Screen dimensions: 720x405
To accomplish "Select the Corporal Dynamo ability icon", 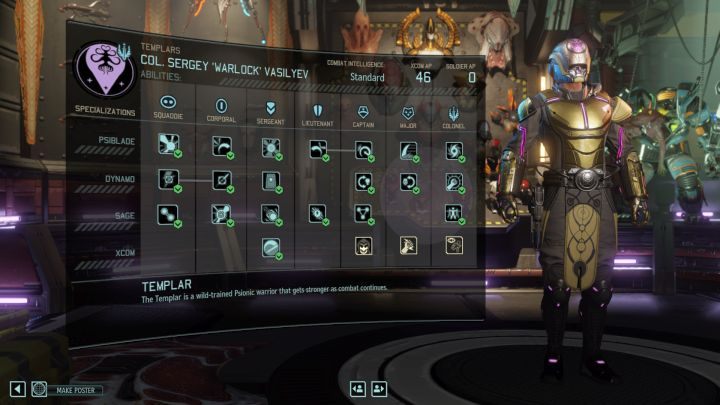I will 221,181.
